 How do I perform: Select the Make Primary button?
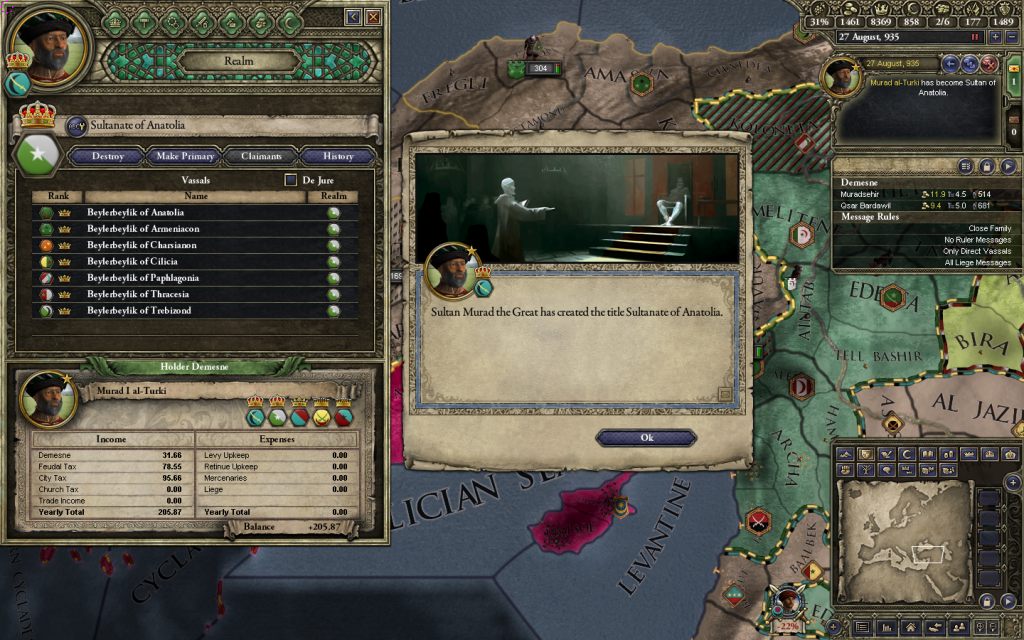(x=185, y=156)
